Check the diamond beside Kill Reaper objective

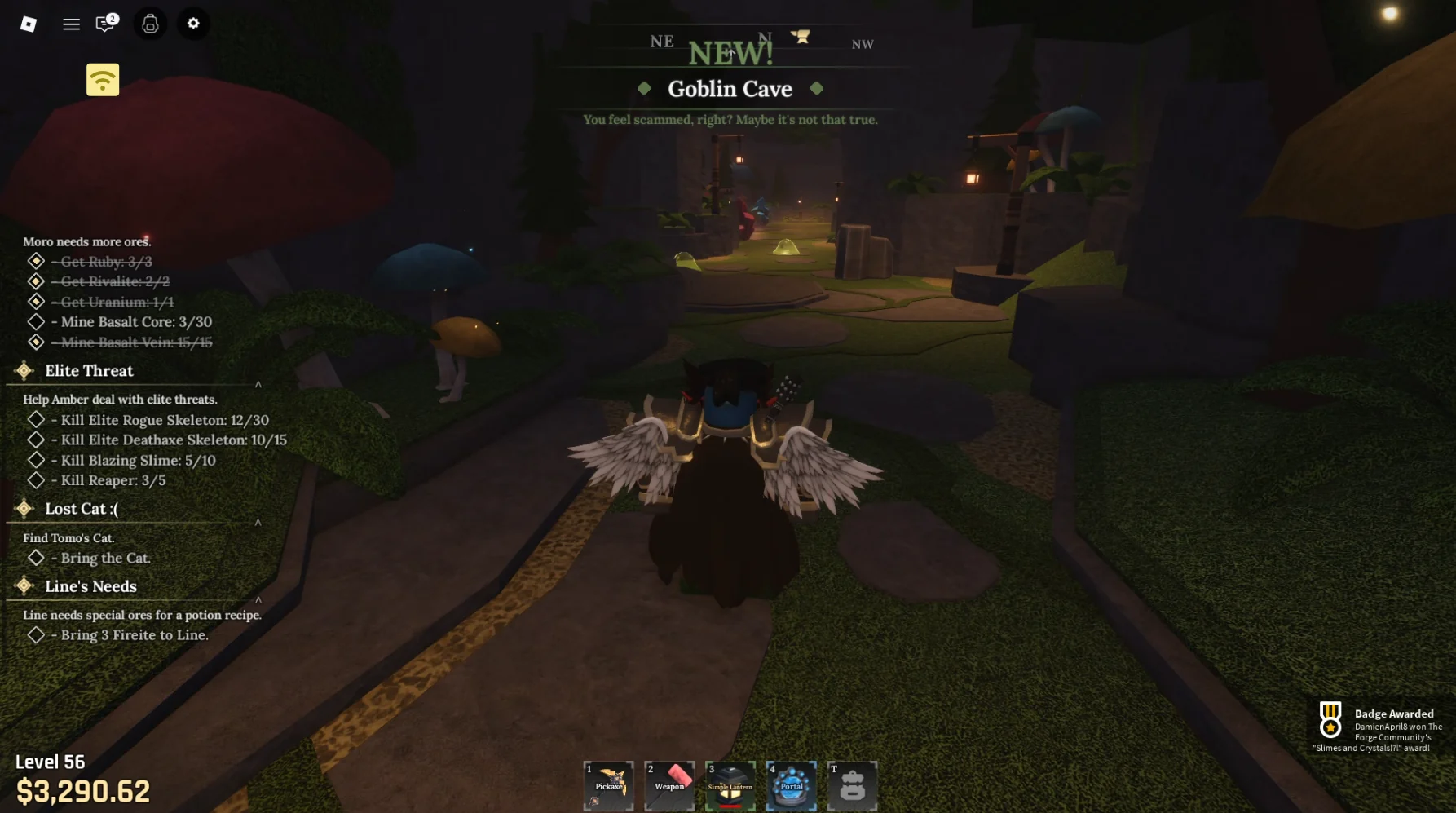36,480
